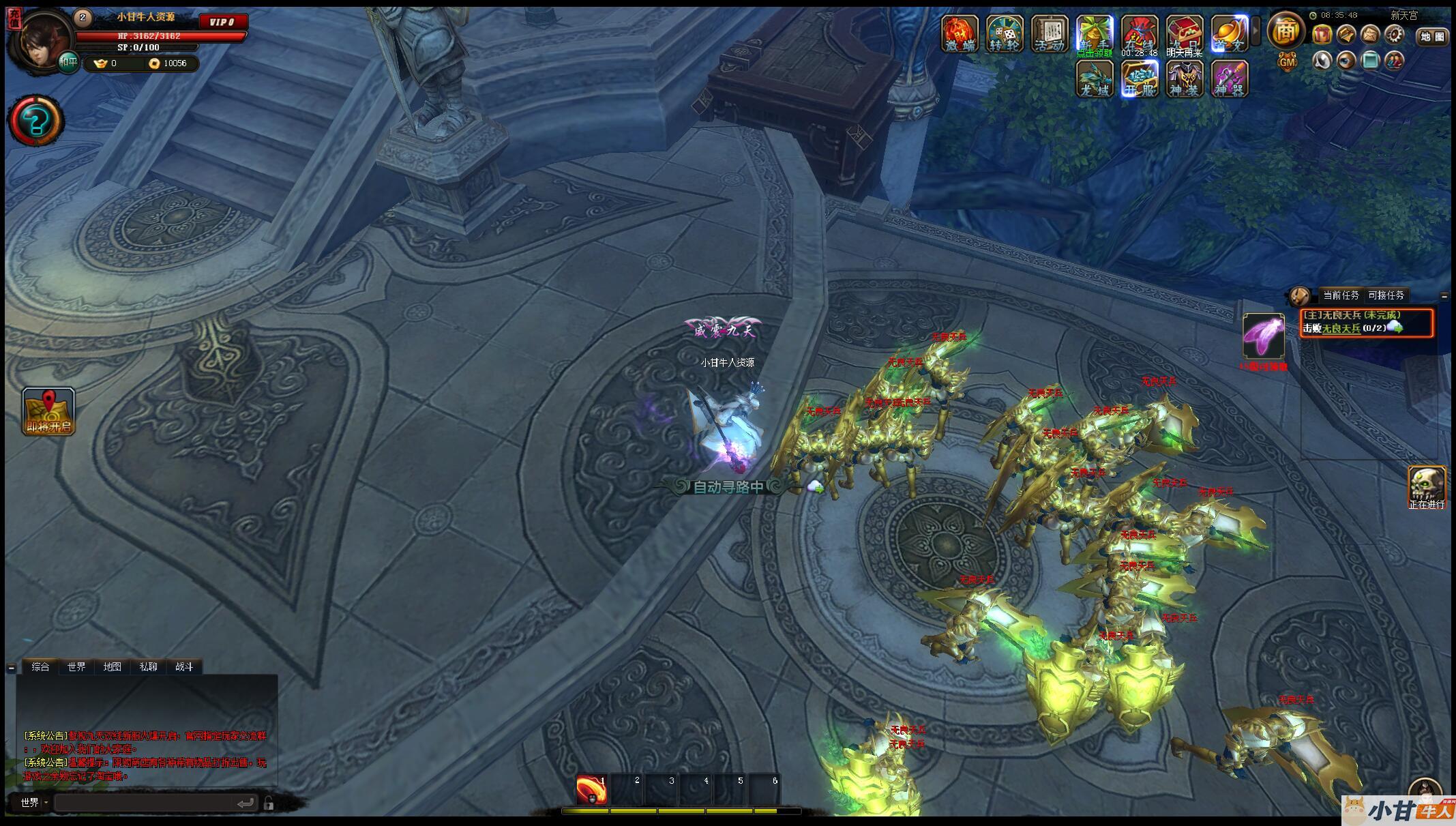
Task: Activate the fire skill in slot 1
Action: point(592,790)
